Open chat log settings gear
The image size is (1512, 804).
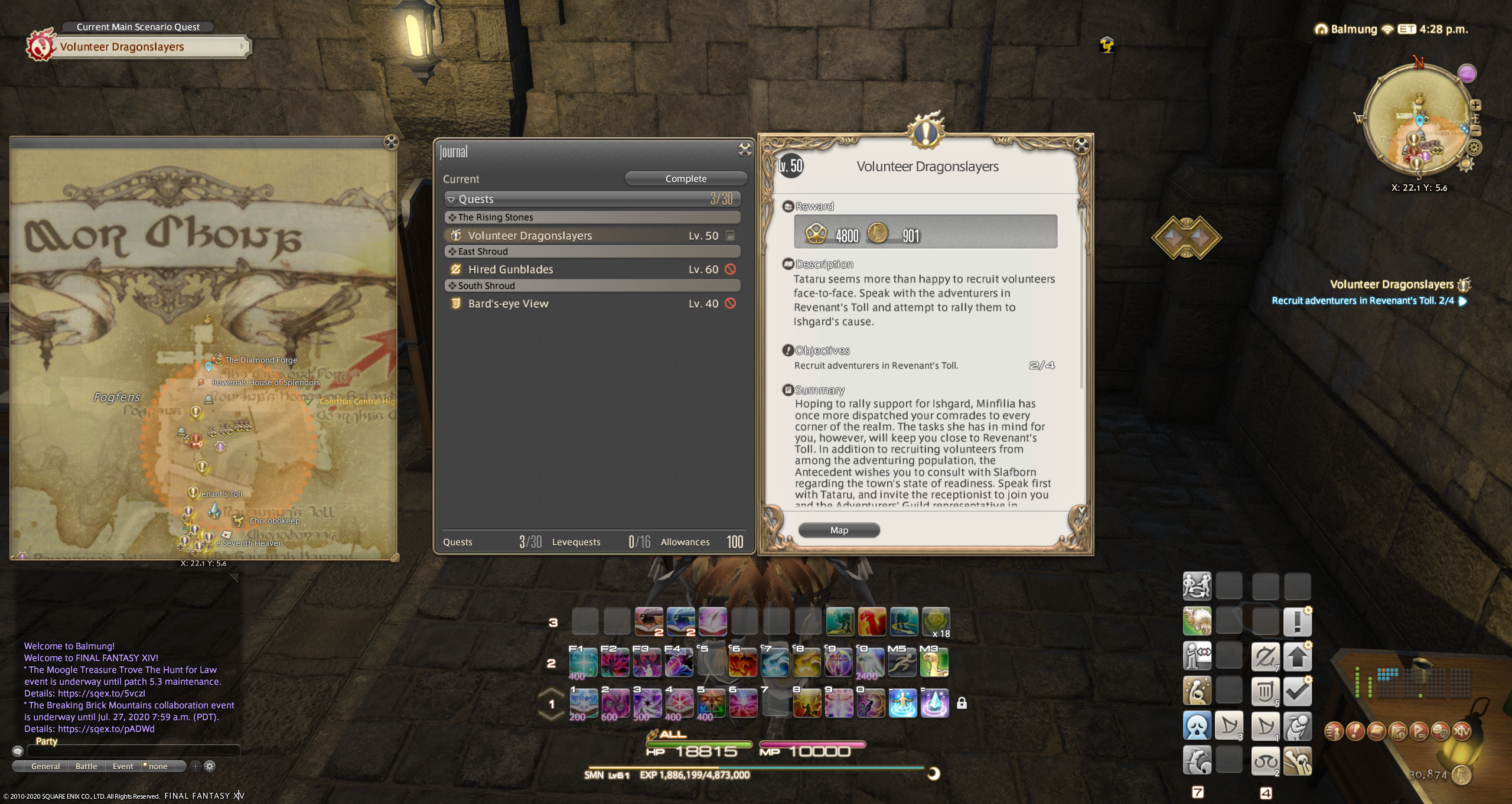click(210, 766)
